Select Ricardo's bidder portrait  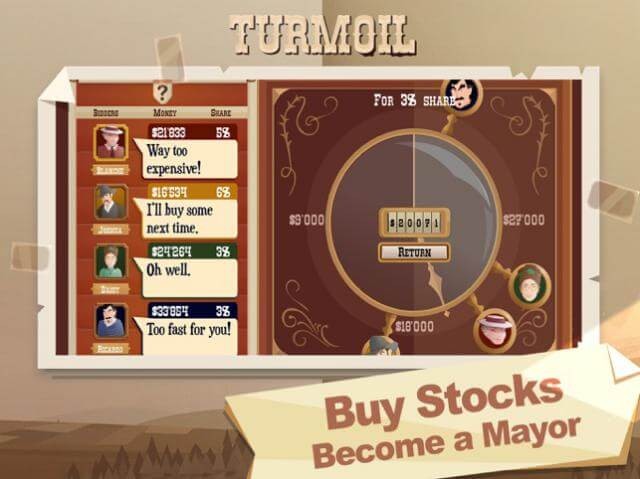111,321
